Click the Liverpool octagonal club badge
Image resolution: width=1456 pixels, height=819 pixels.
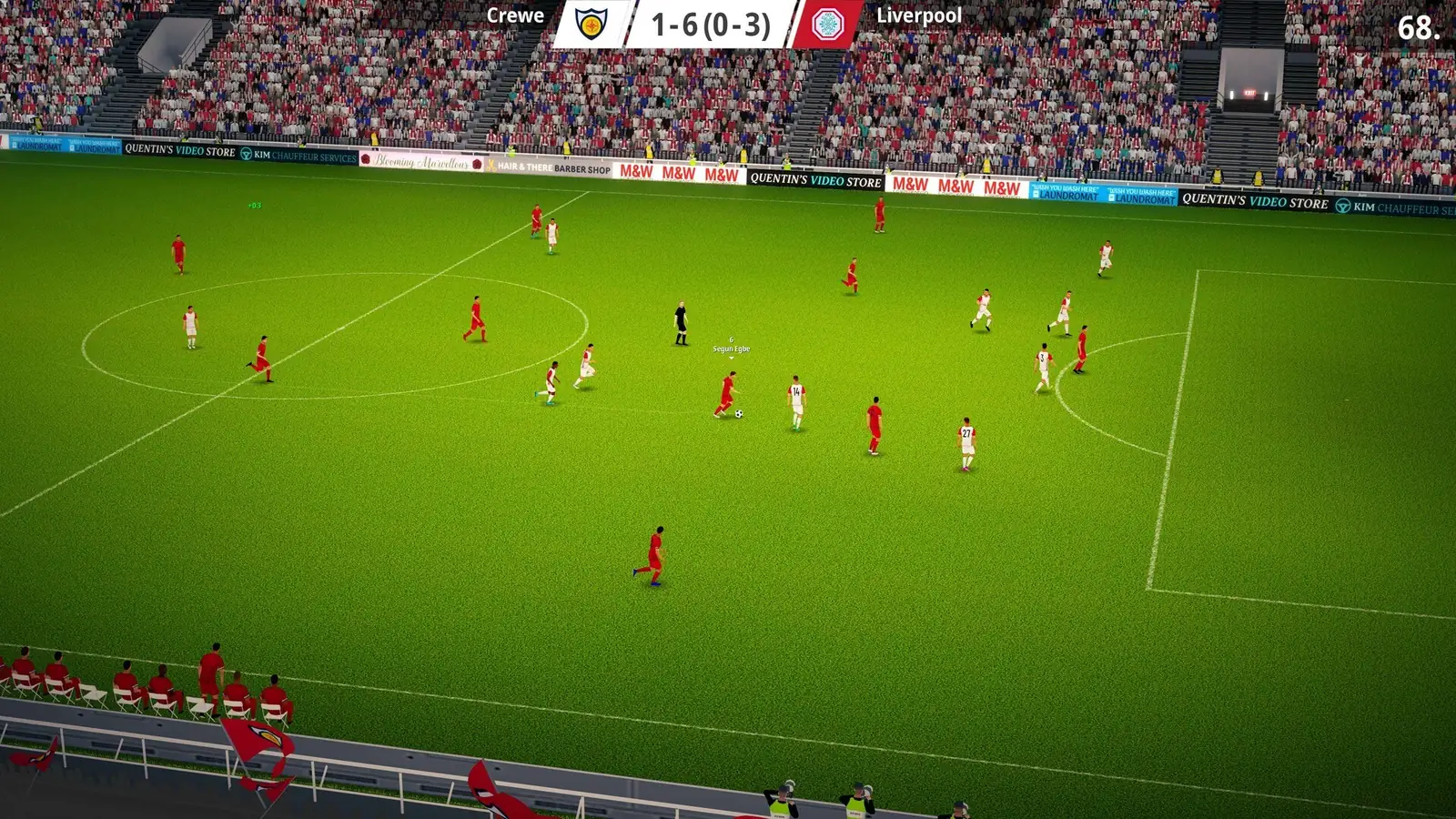click(x=827, y=23)
